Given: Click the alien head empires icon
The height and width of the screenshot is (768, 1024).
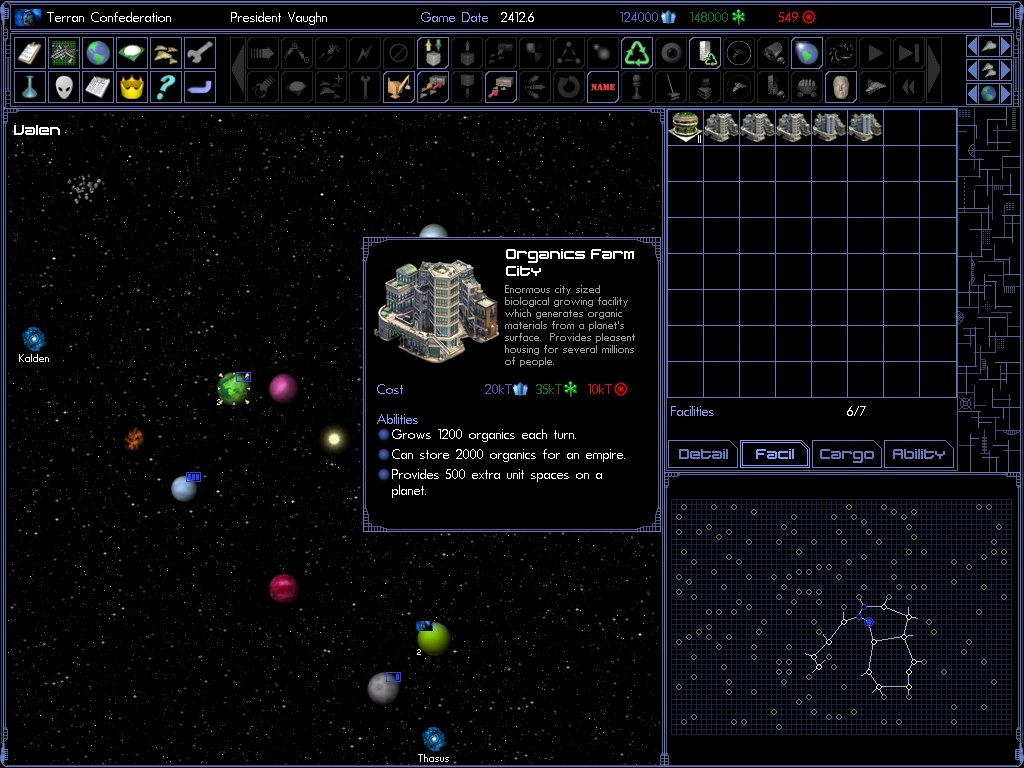Looking at the screenshot, I should [x=64, y=87].
